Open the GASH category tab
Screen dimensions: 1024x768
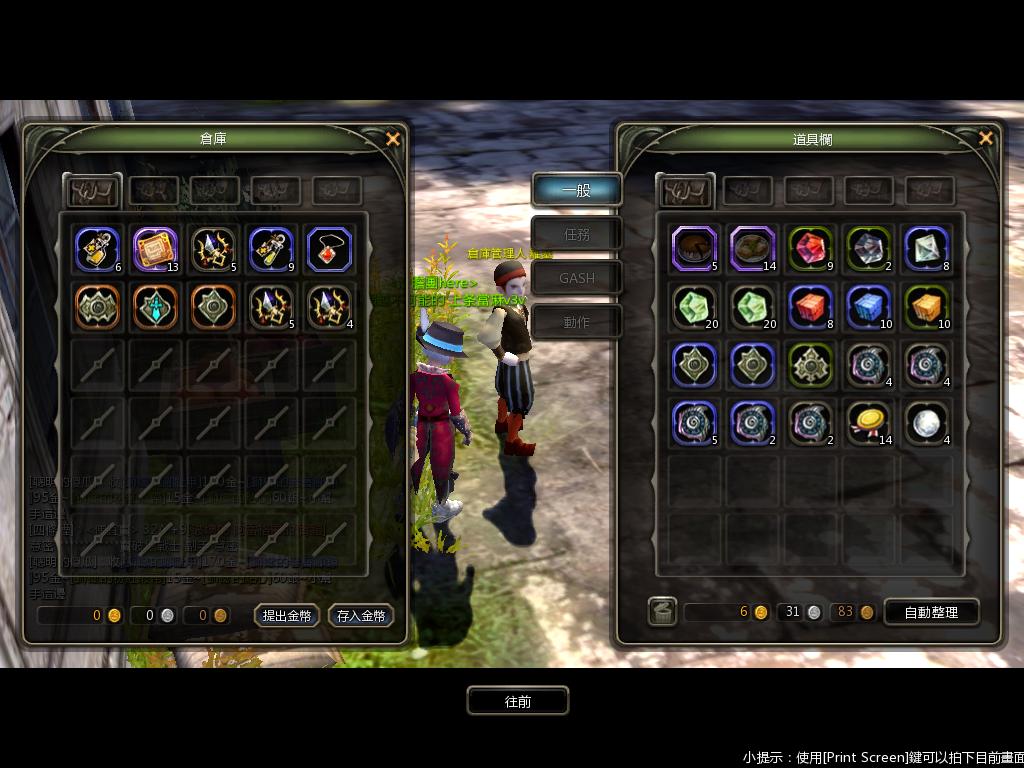pyautogui.click(x=577, y=278)
